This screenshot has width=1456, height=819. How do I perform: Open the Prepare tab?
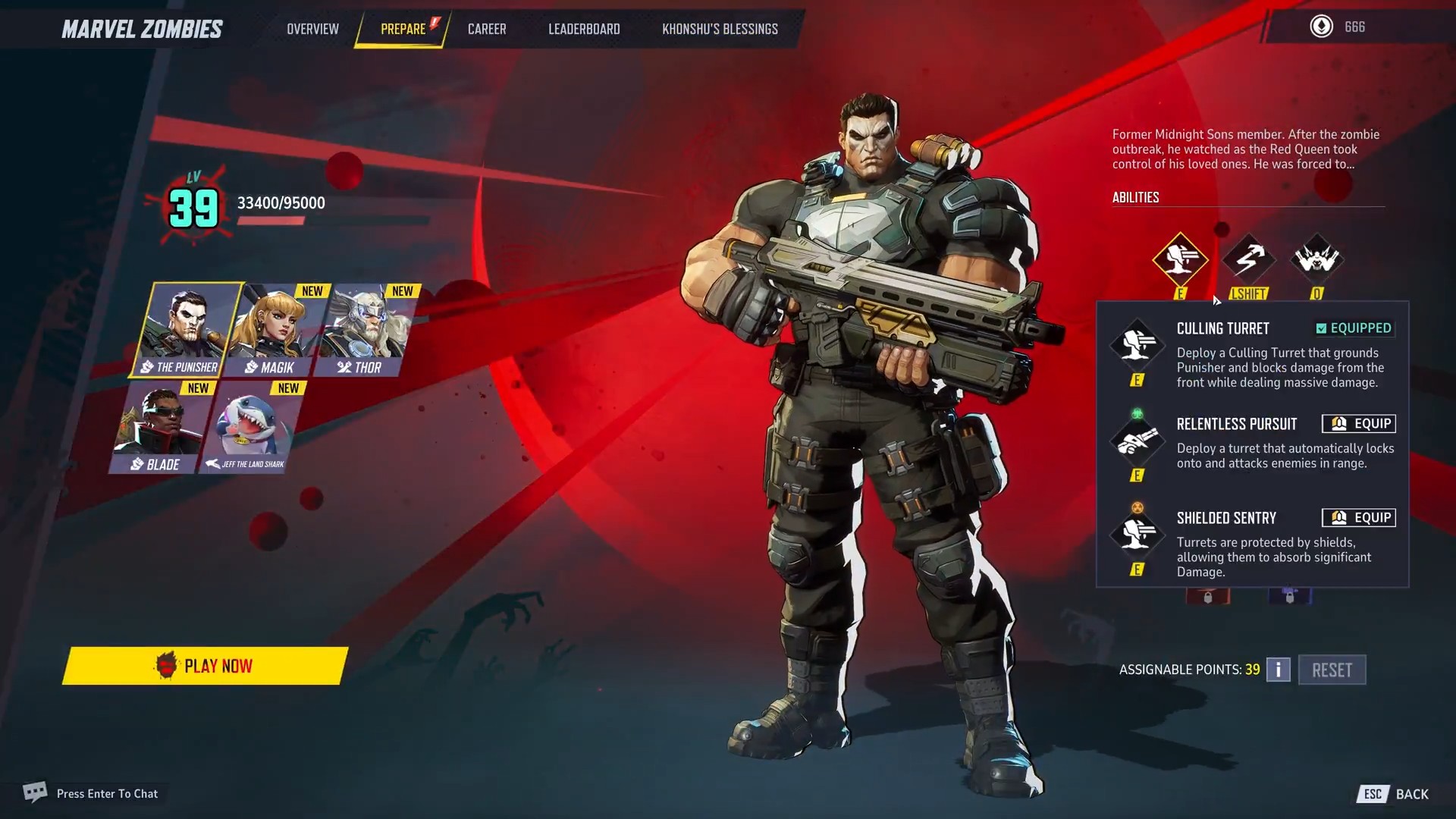click(403, 29)
